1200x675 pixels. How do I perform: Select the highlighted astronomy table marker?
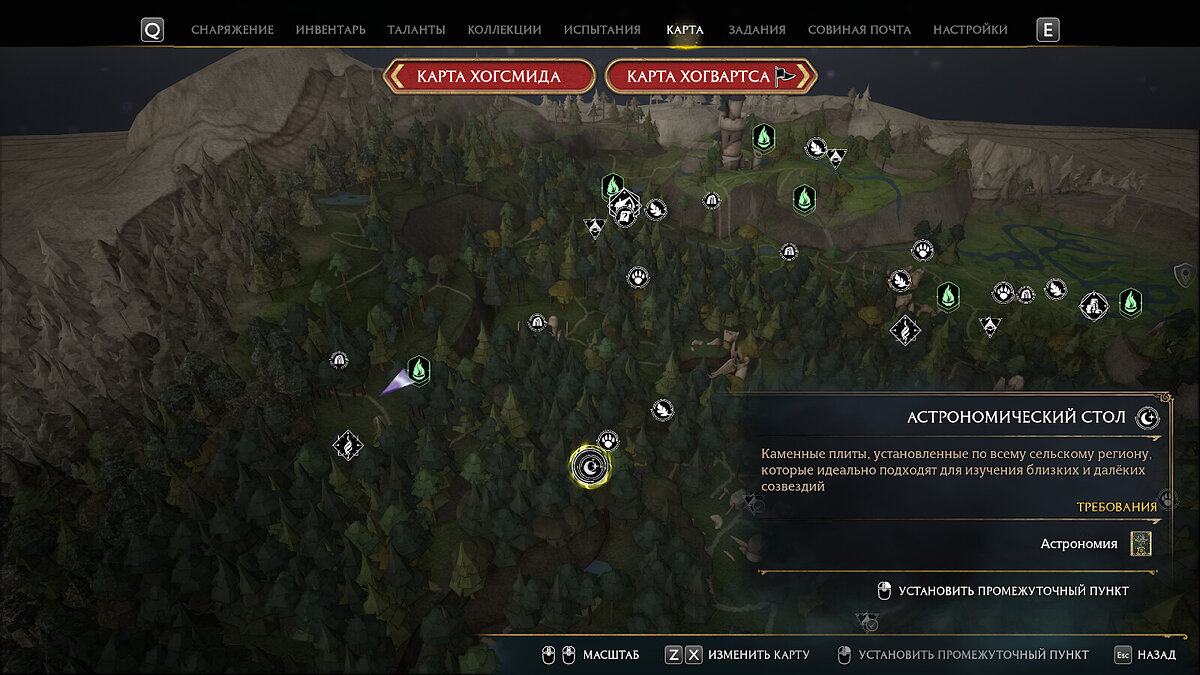[590, 465]
